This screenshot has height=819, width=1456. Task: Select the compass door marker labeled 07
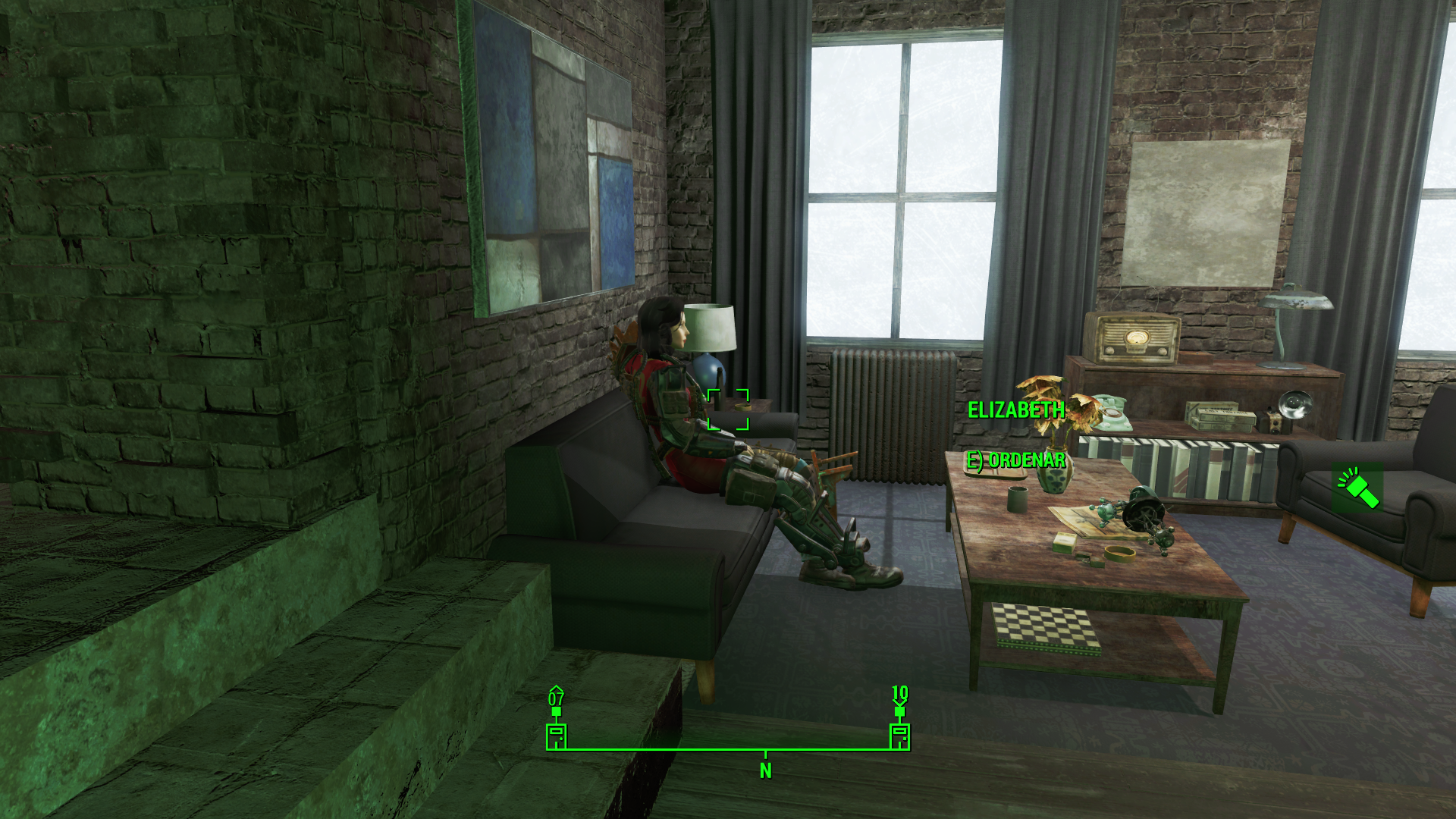(557, 735)
